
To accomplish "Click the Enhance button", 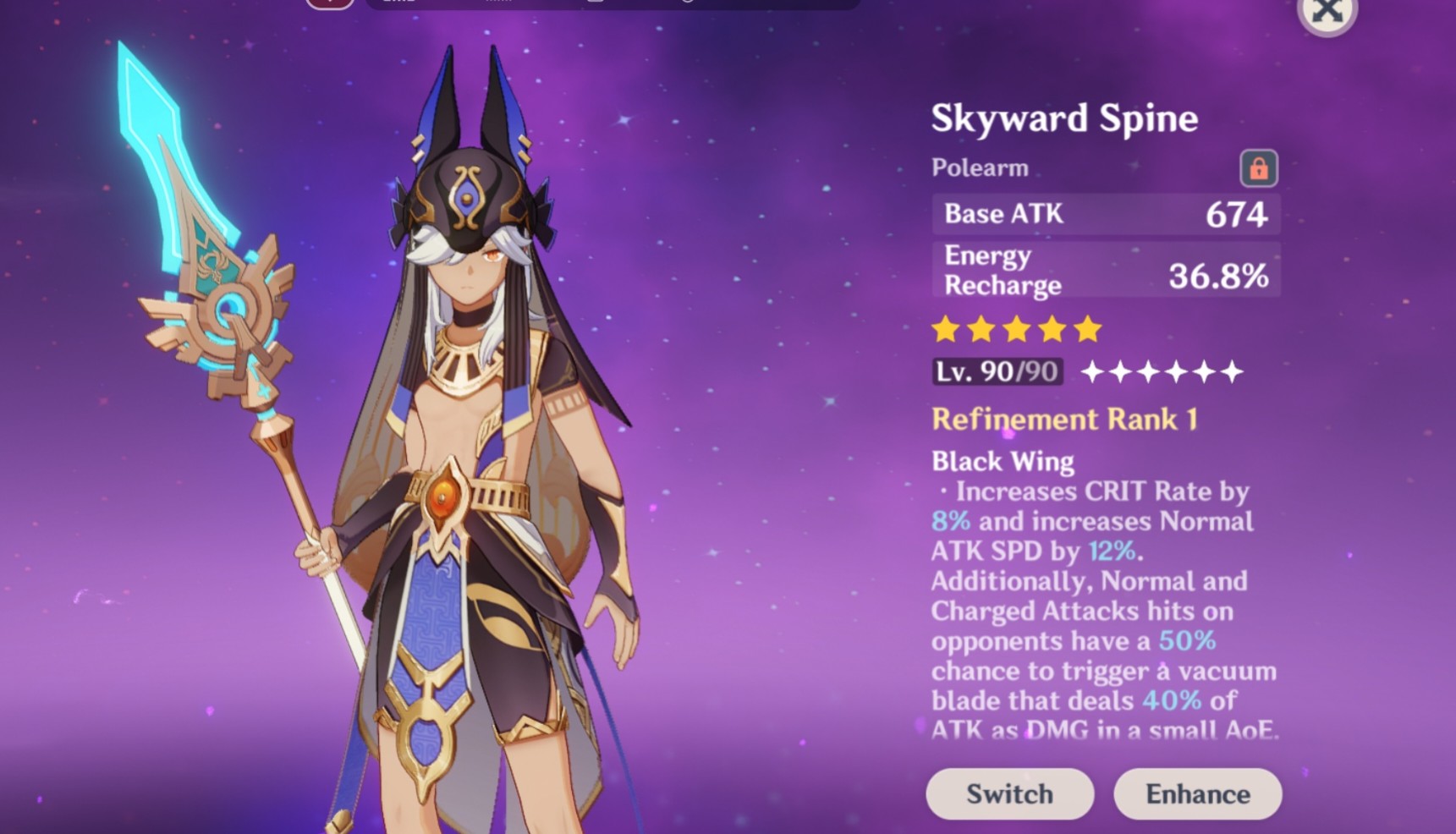I will (x=1196, y=793).
